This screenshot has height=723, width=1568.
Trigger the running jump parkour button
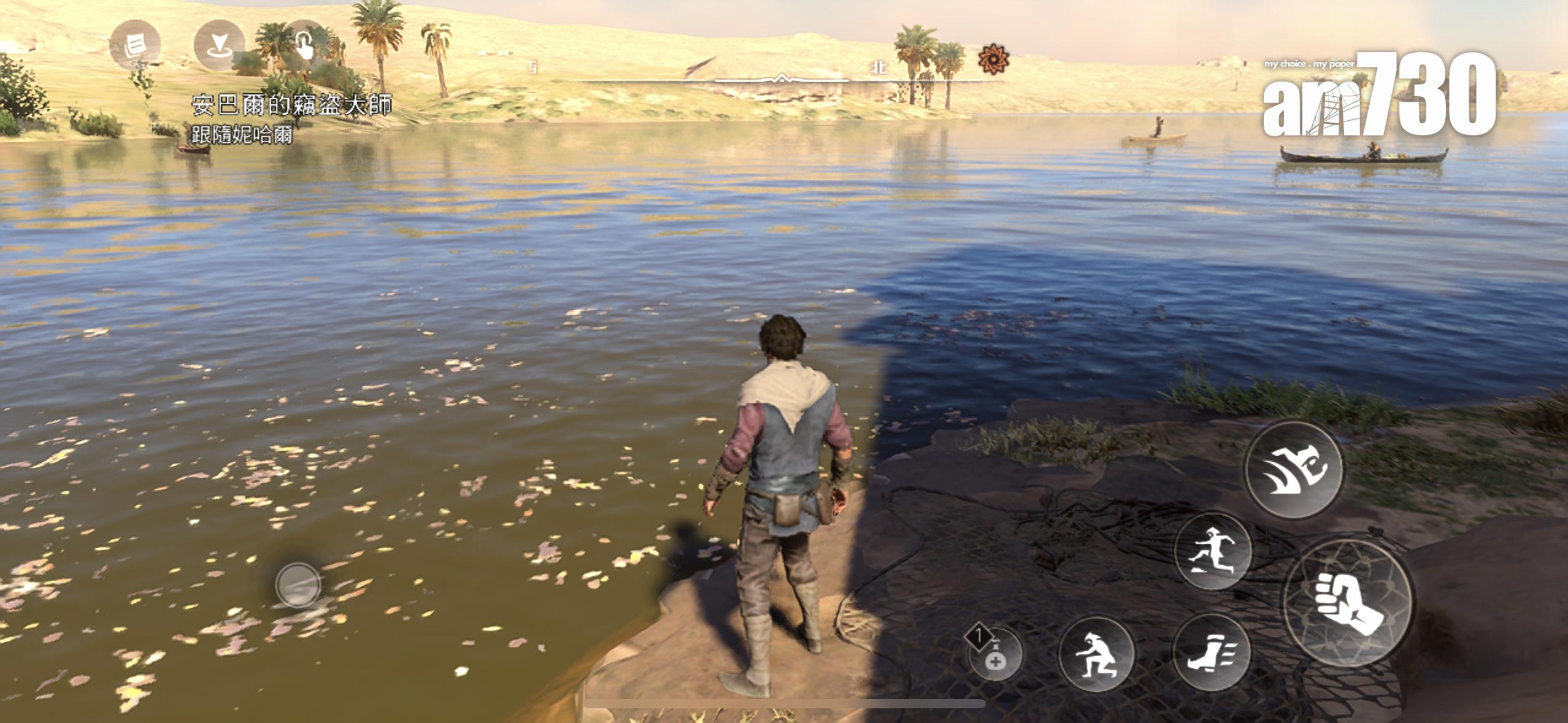click(x=1212, y=551)
